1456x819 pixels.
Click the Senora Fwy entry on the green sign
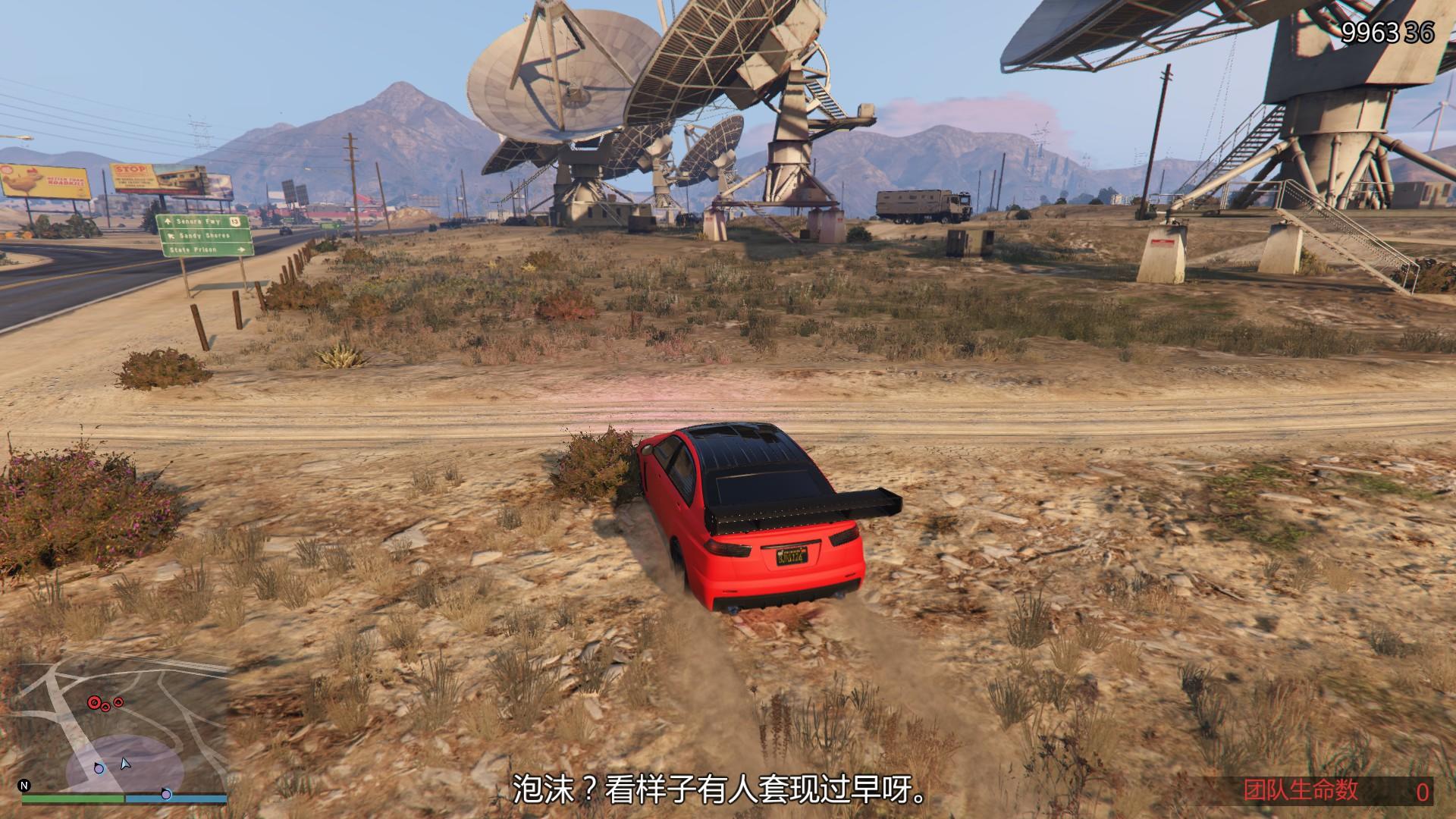[x=199, y=222]
